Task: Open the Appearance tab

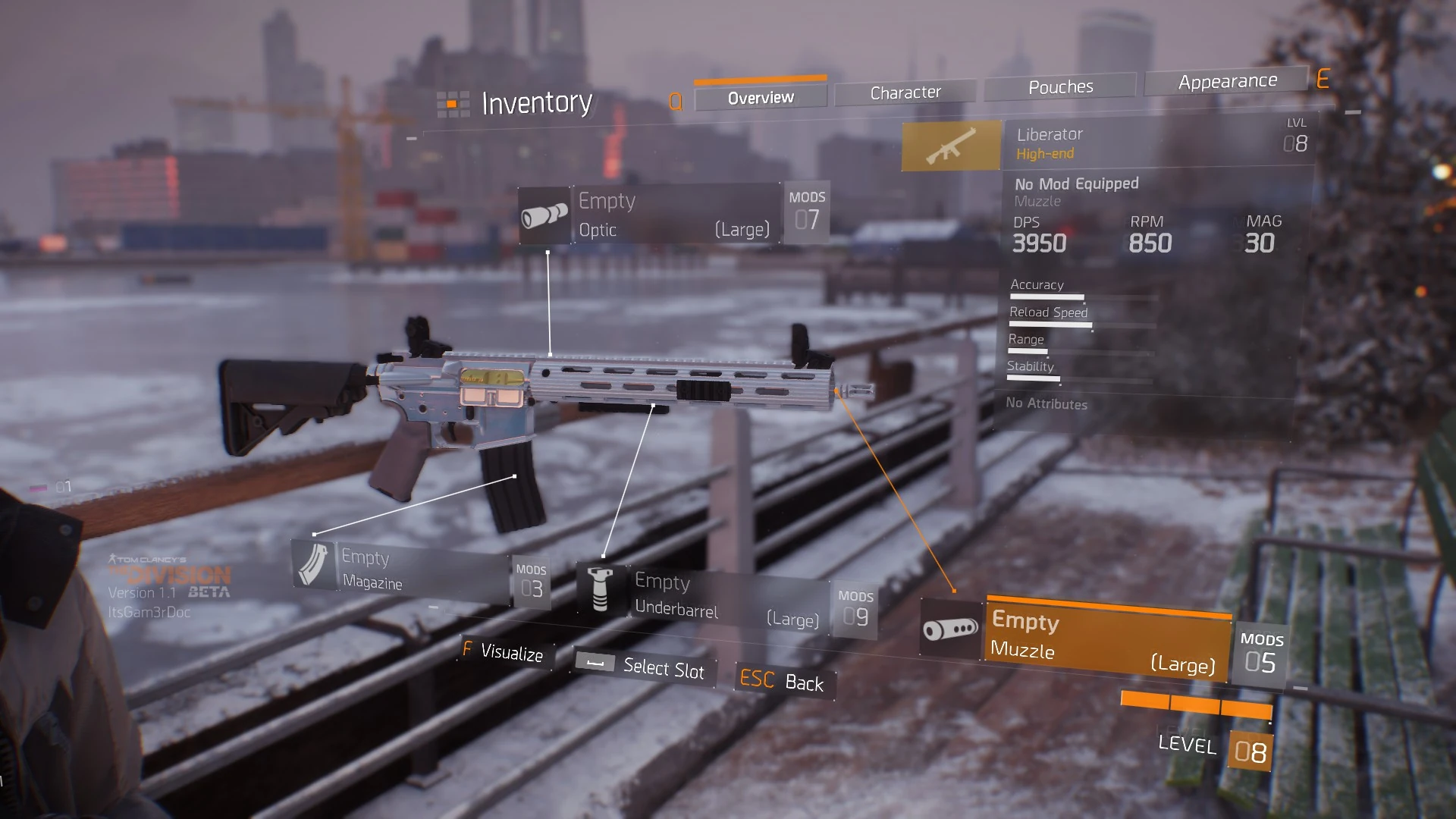Action: 1227,81
